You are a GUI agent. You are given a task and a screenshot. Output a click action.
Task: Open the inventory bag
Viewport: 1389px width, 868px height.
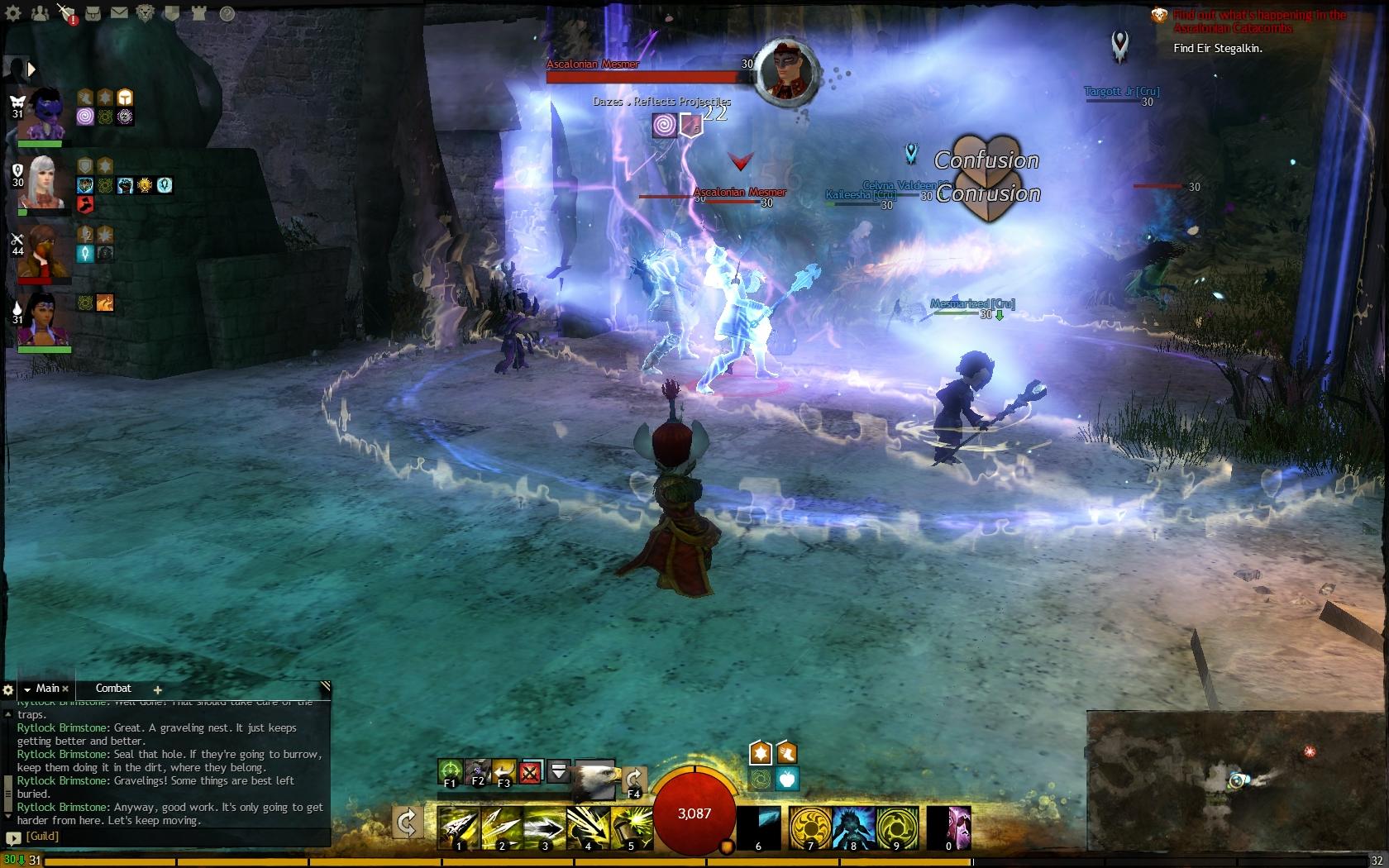click(x=93, y=13)
